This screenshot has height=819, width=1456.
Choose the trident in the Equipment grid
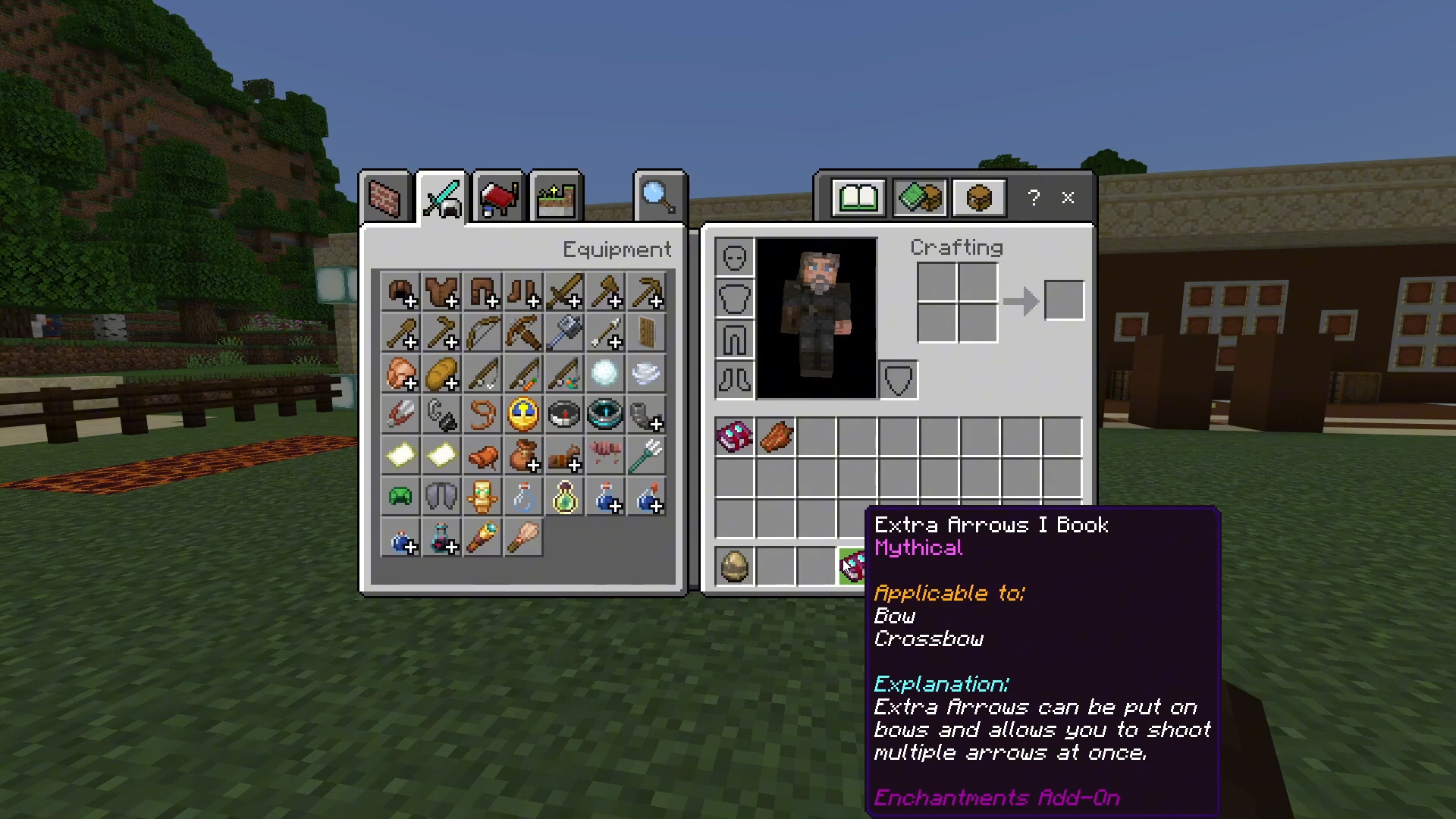pos(646,456)
